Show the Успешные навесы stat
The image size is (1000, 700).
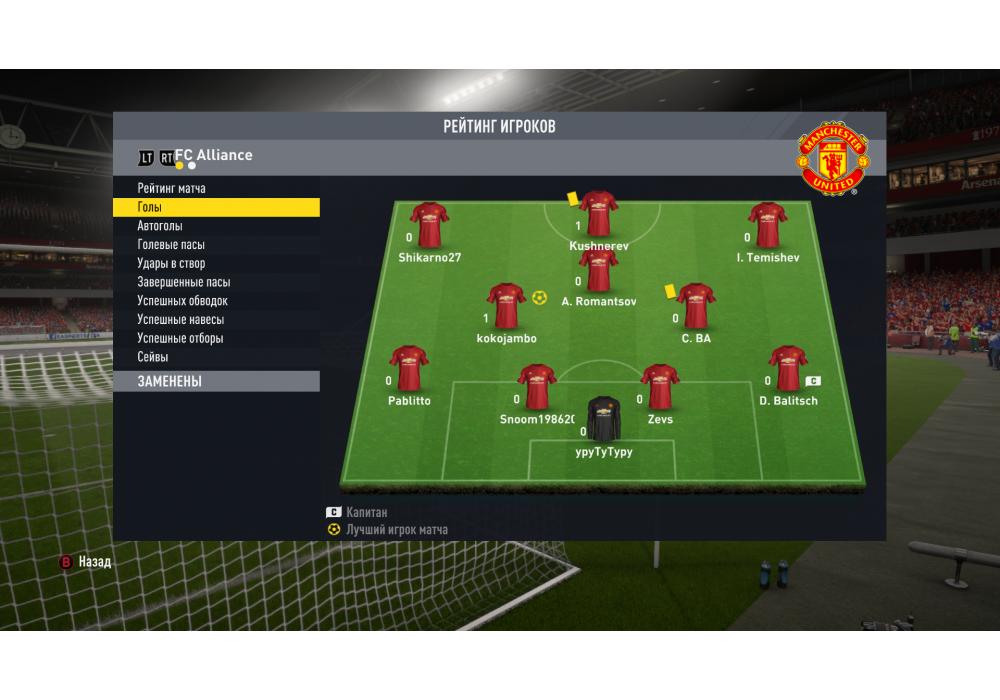coord(180,320)
